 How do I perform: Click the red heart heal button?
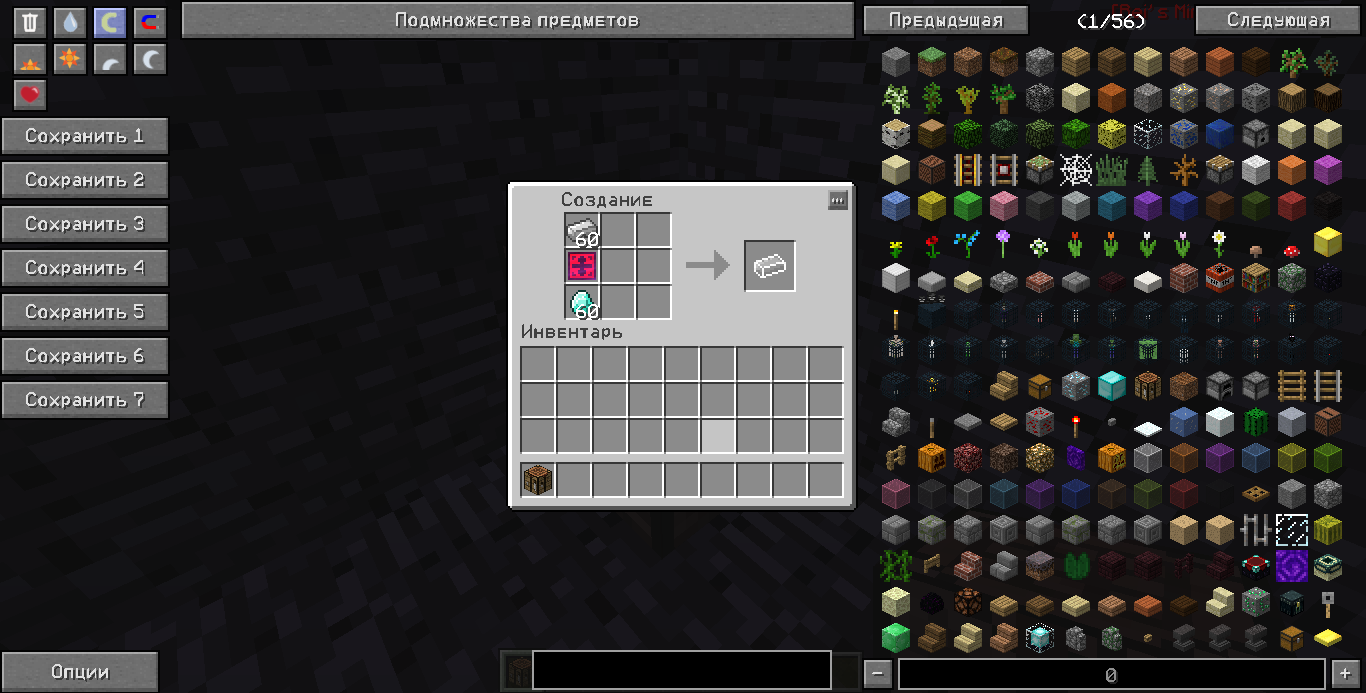(x=30, y=95)
